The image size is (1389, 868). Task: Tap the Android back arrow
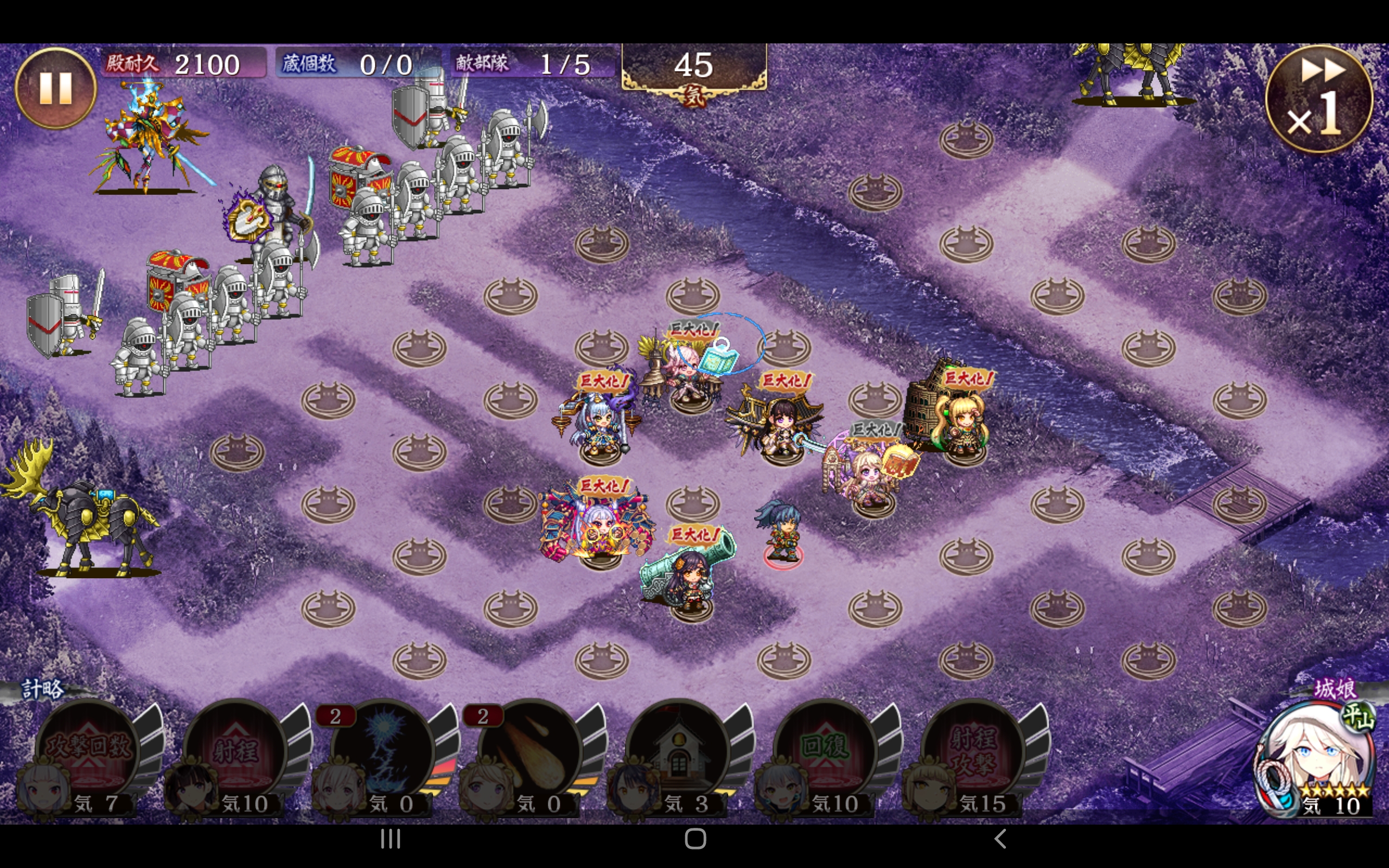[x=999, y=839]
